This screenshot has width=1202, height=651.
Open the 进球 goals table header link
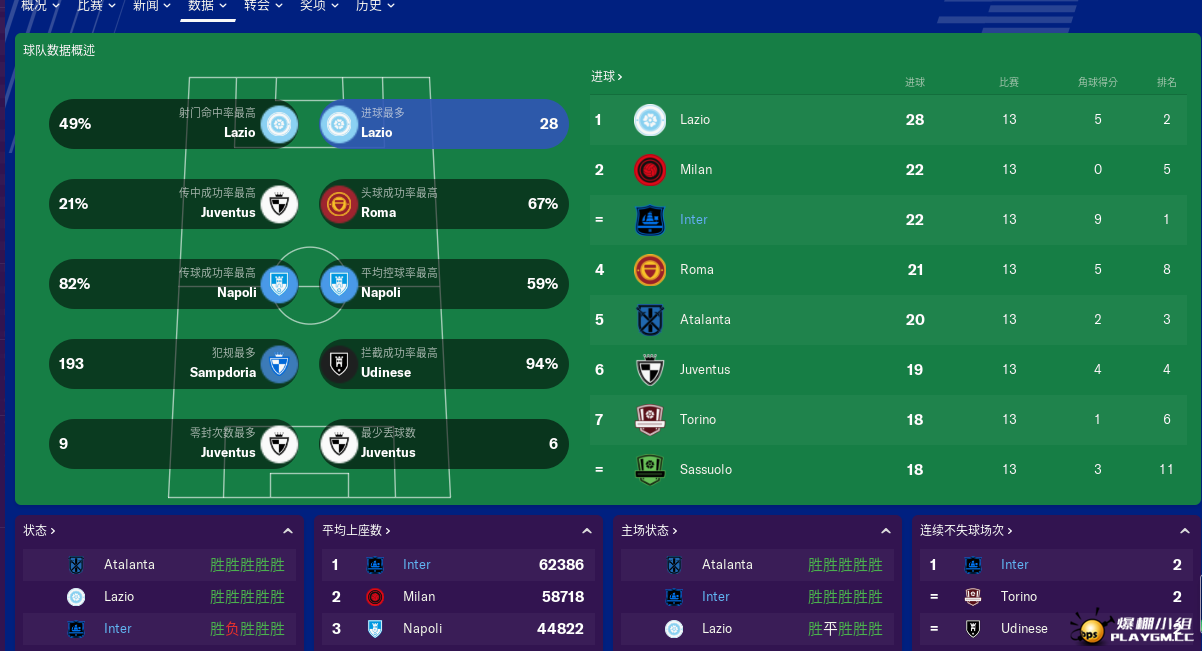(x=606, y=76)
